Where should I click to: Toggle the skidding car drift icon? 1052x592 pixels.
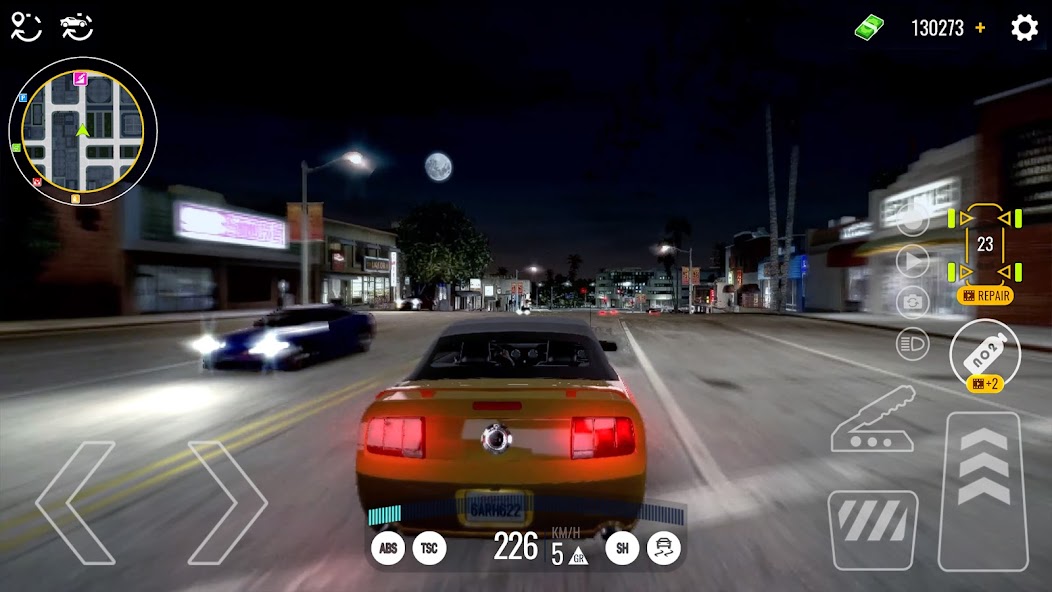tap(664, 548)
